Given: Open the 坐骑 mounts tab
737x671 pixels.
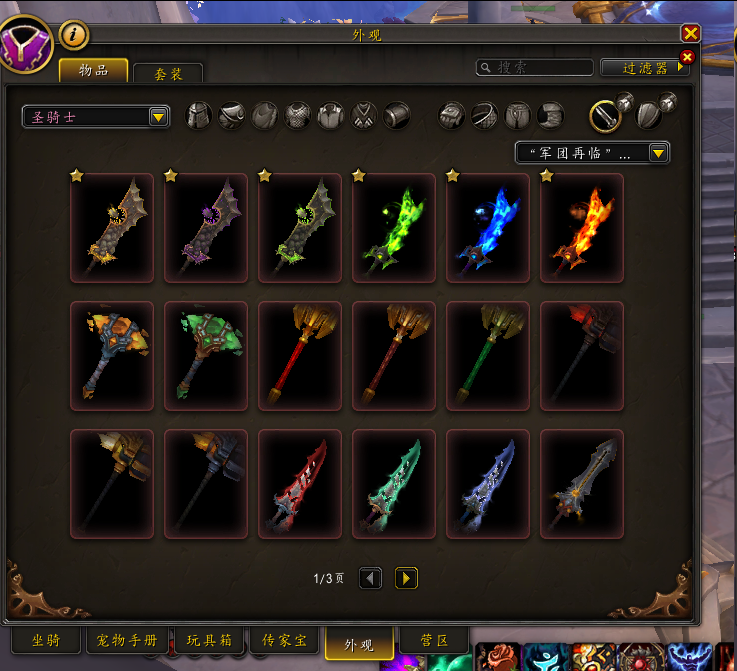Looking at the screenshot, I should click(46, 640).
